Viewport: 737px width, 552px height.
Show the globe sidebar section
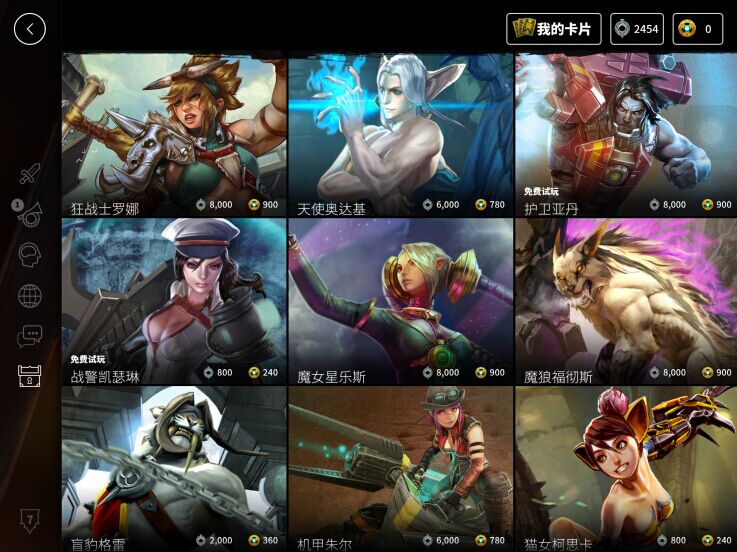point(30,296)
